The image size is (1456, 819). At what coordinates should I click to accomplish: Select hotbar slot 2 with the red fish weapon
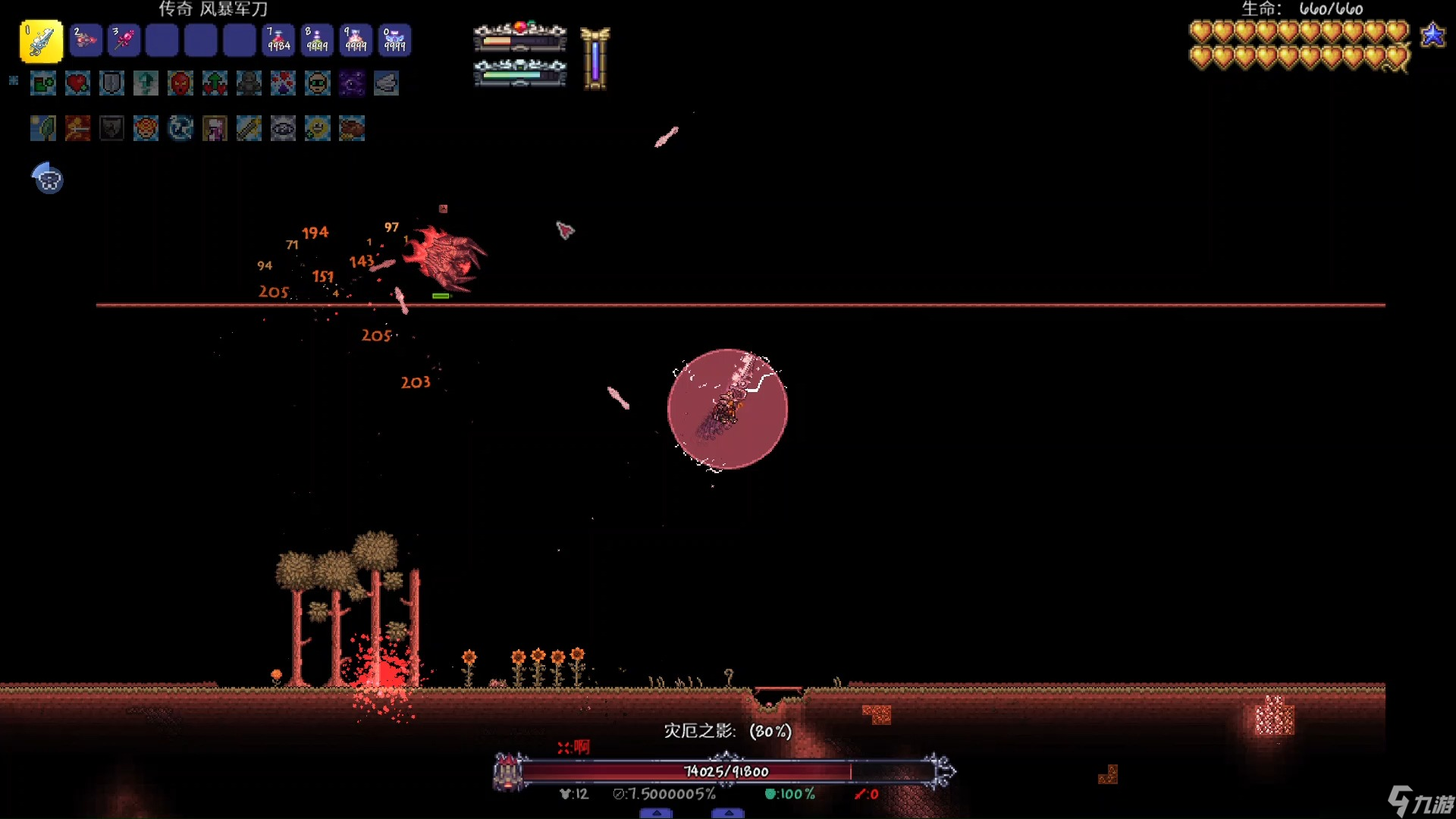coord(86,41)
